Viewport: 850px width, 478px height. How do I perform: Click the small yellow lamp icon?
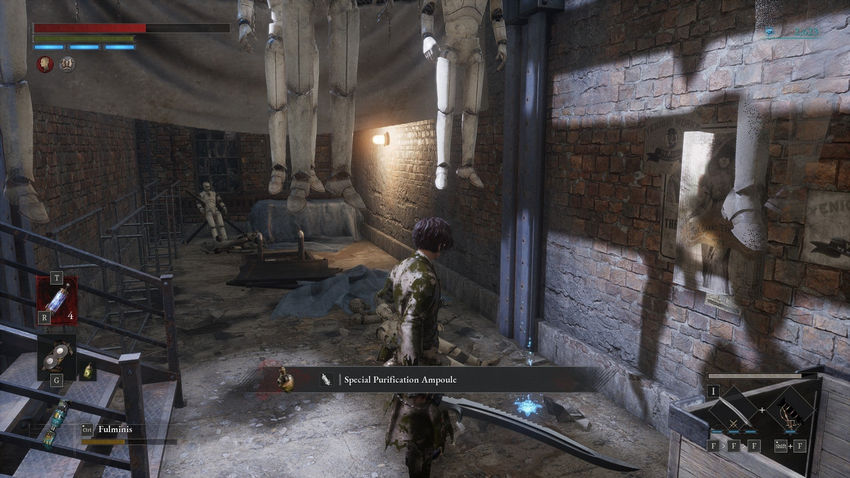pos(88,372)
